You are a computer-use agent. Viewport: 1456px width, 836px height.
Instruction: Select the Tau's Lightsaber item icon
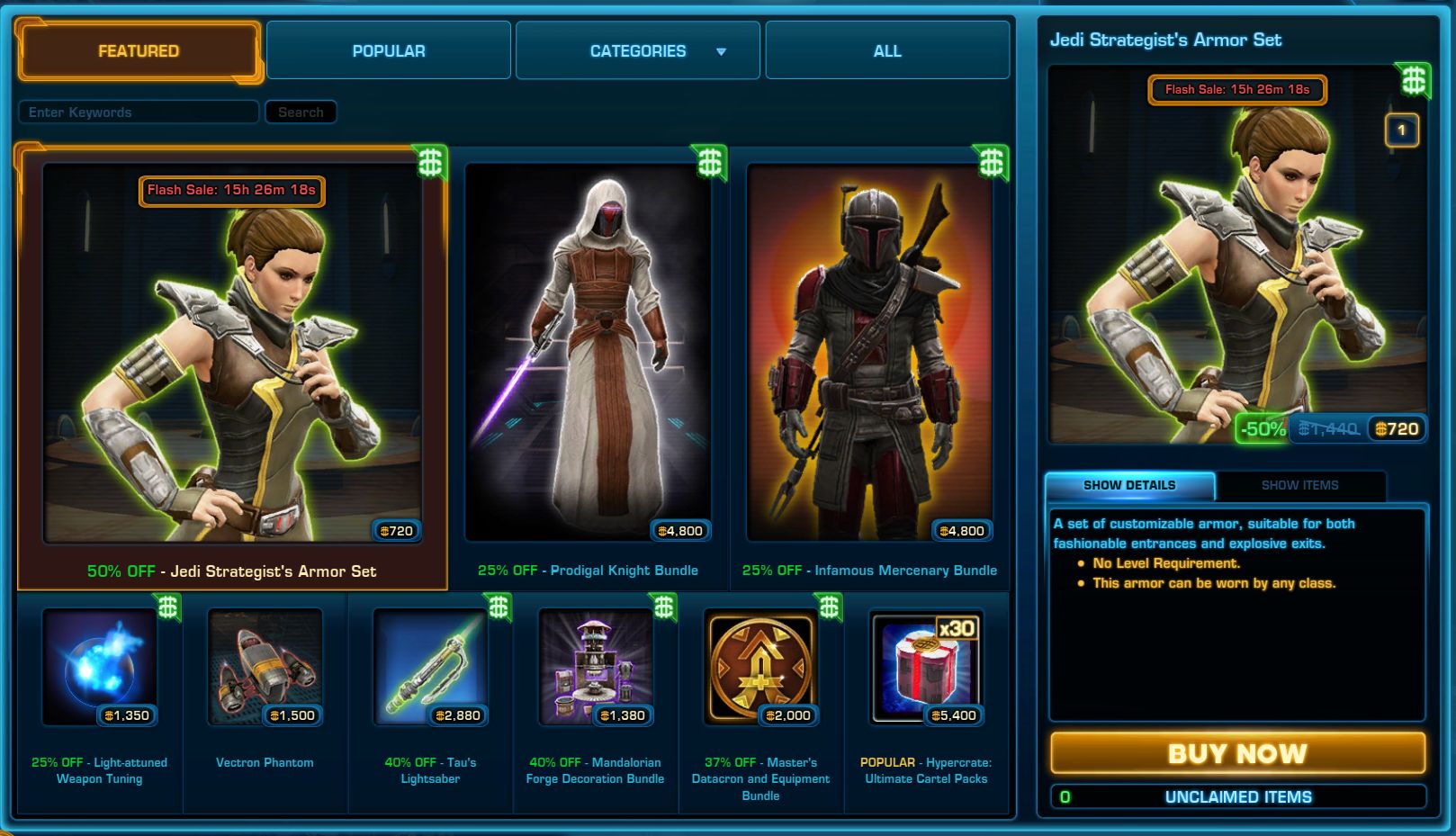tap(430, 666)
